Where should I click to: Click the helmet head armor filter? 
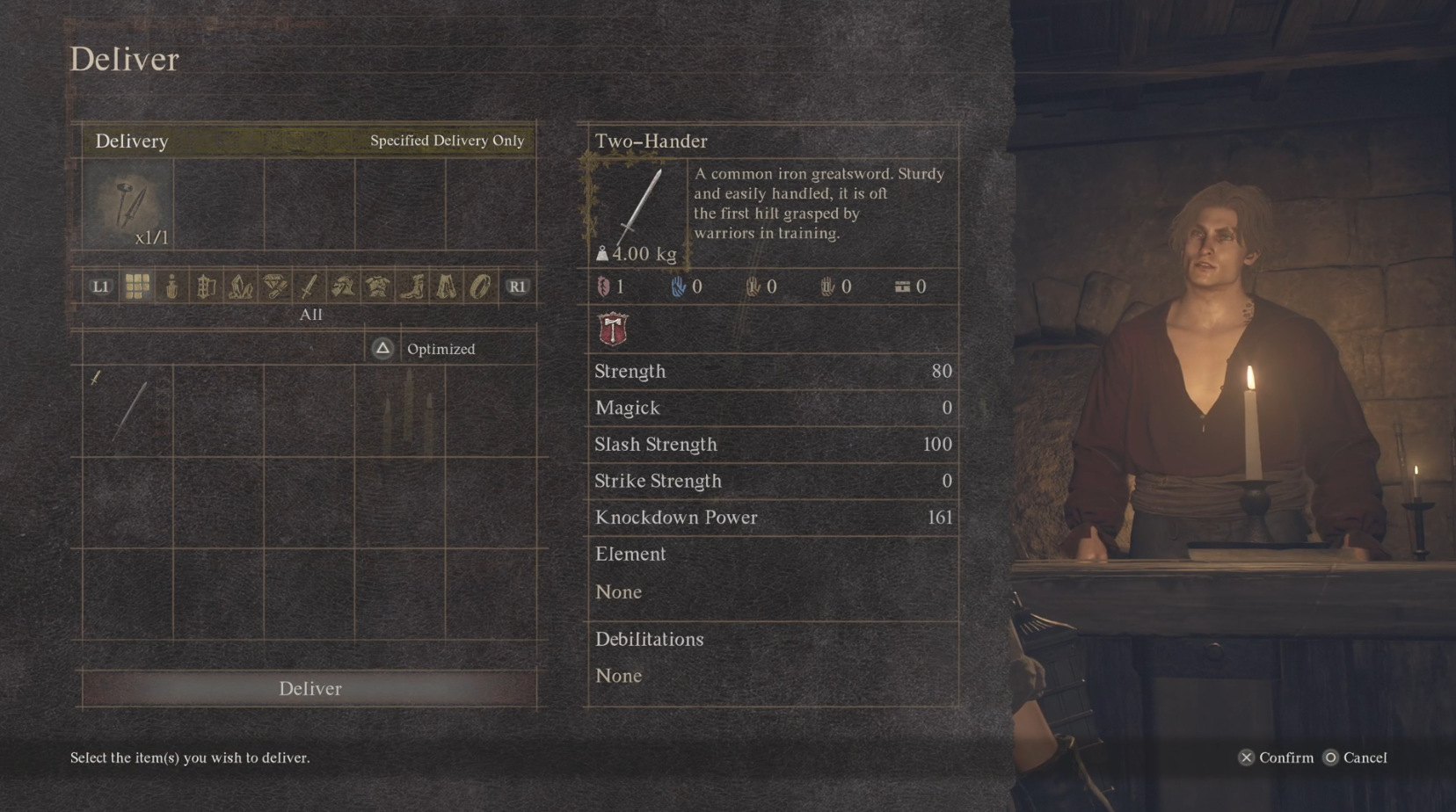point(342,286)
